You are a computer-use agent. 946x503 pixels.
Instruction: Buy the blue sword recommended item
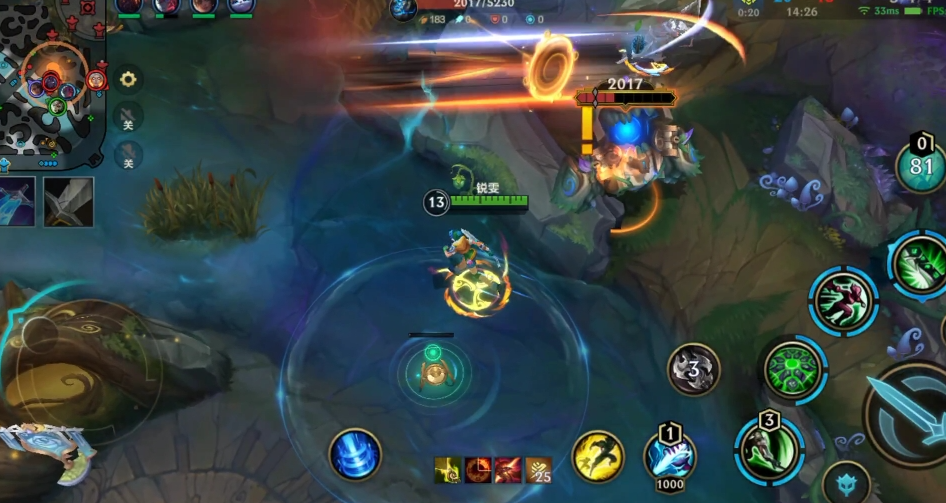pyautogui.click(x=18, y=201)
